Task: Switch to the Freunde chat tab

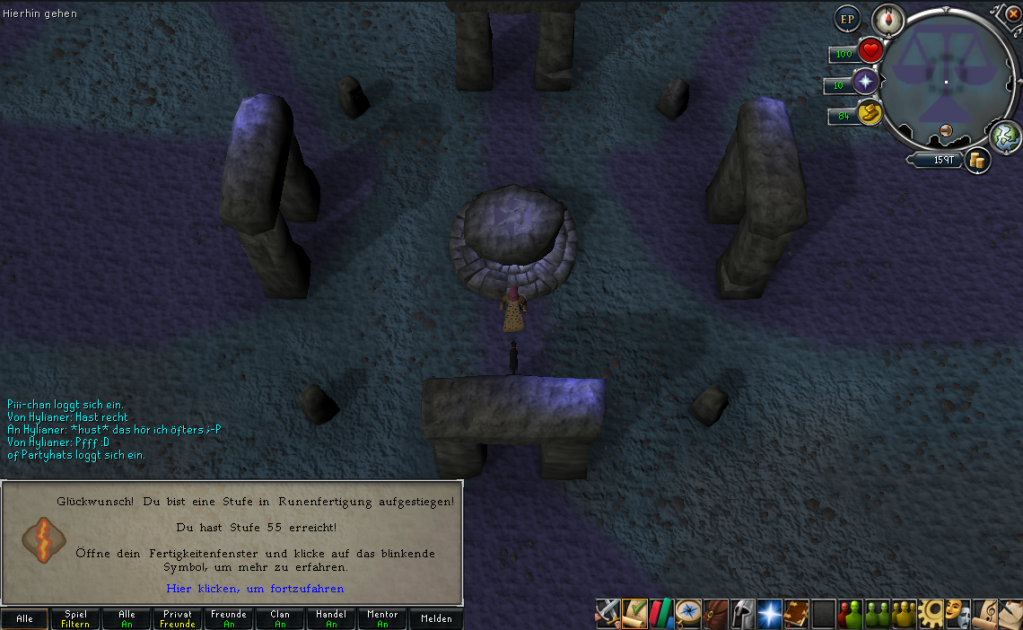Action: point(229,619)
